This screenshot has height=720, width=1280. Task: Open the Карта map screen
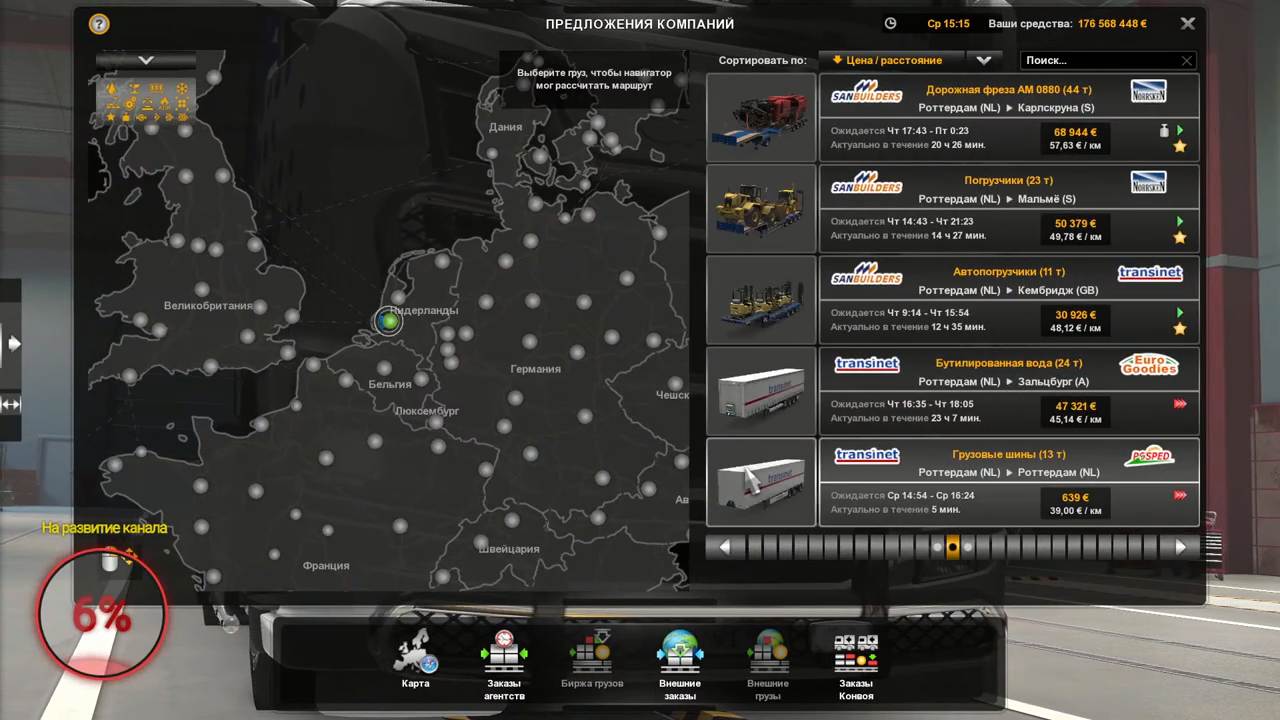(x=416, y=661)
